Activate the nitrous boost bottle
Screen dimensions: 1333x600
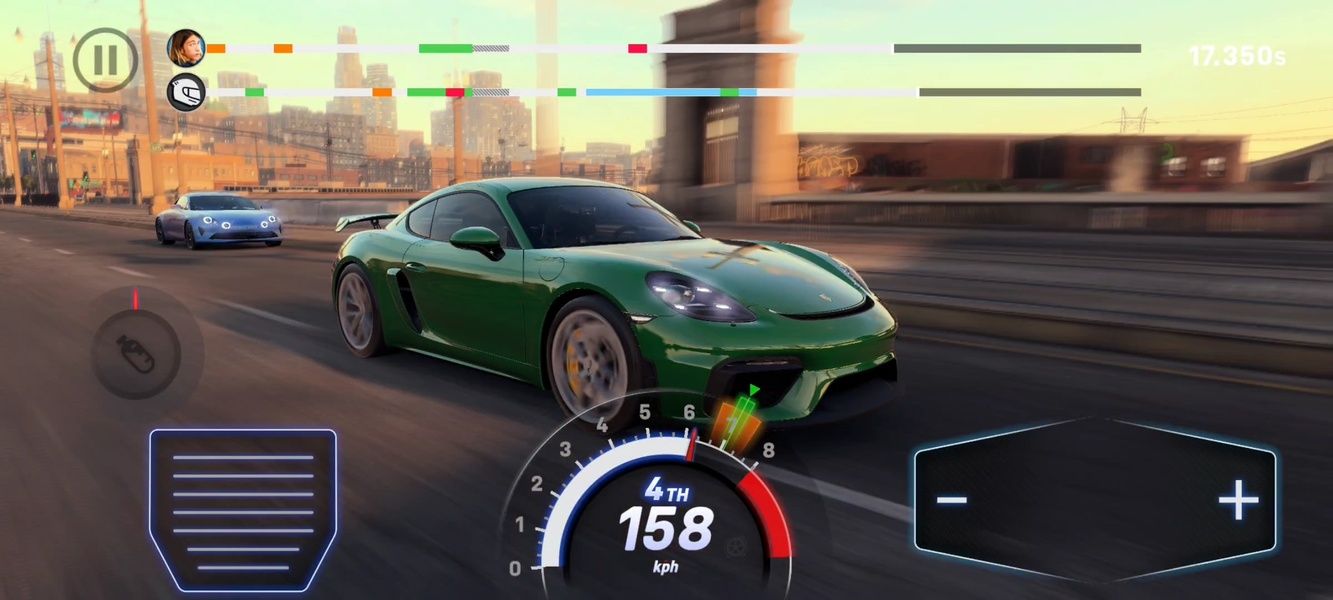pos(137,354)
